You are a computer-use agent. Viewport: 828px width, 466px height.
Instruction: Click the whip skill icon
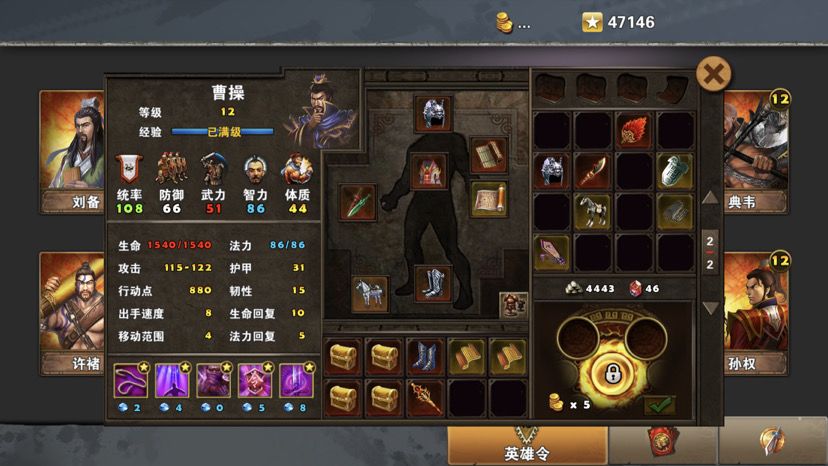(130, 379)
